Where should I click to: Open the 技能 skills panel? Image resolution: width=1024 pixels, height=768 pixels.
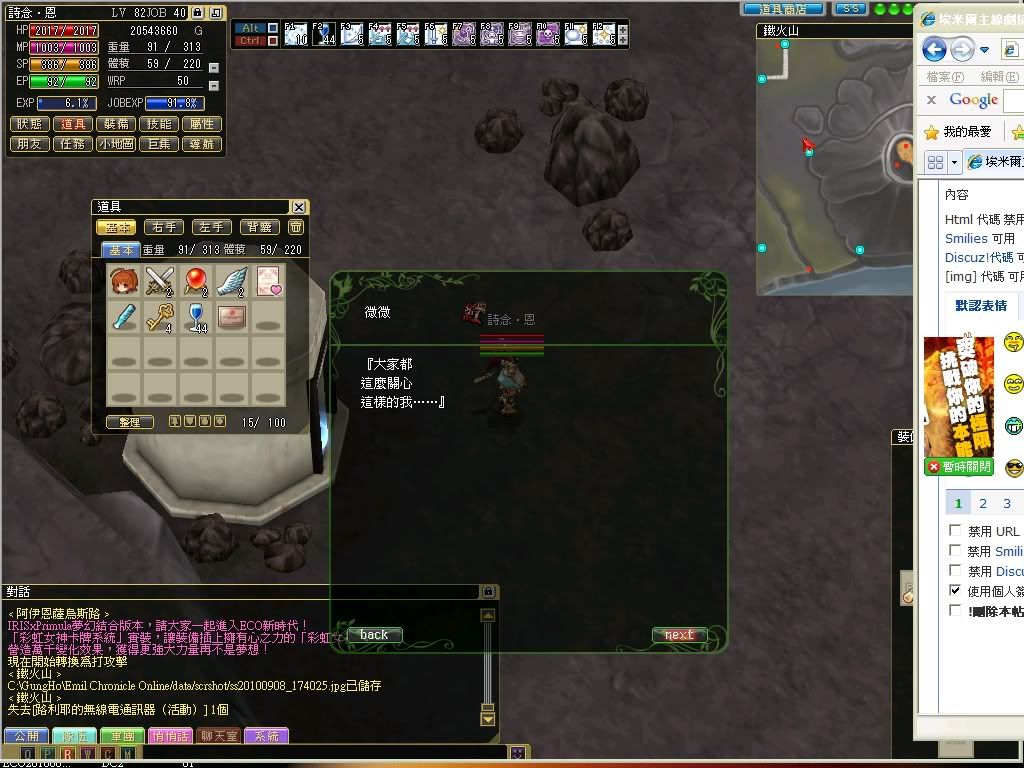pyautogui.click(x=159, y=124)
